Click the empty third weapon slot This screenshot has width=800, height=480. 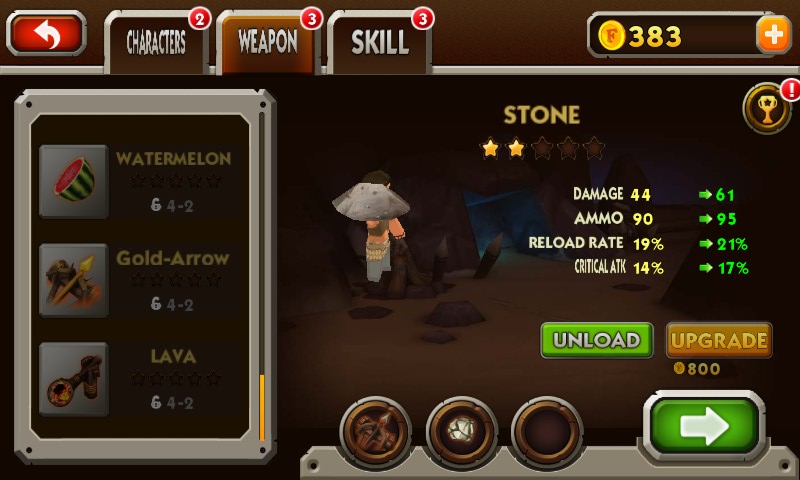tap(547, 432)
